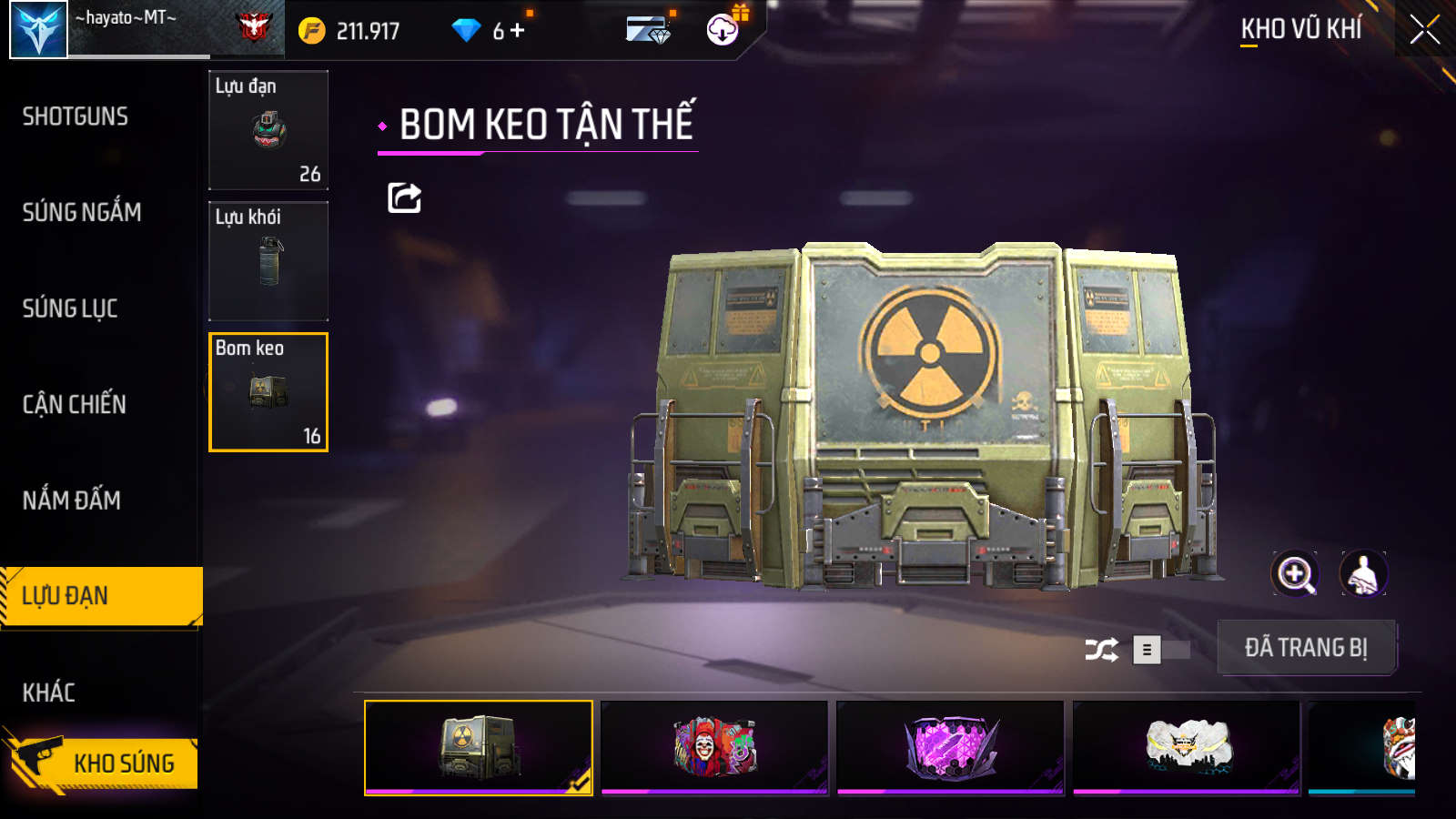Share the Bom Keo Tận Thế skin
This screenshot has height=819, width=1456.
point(404,197)
